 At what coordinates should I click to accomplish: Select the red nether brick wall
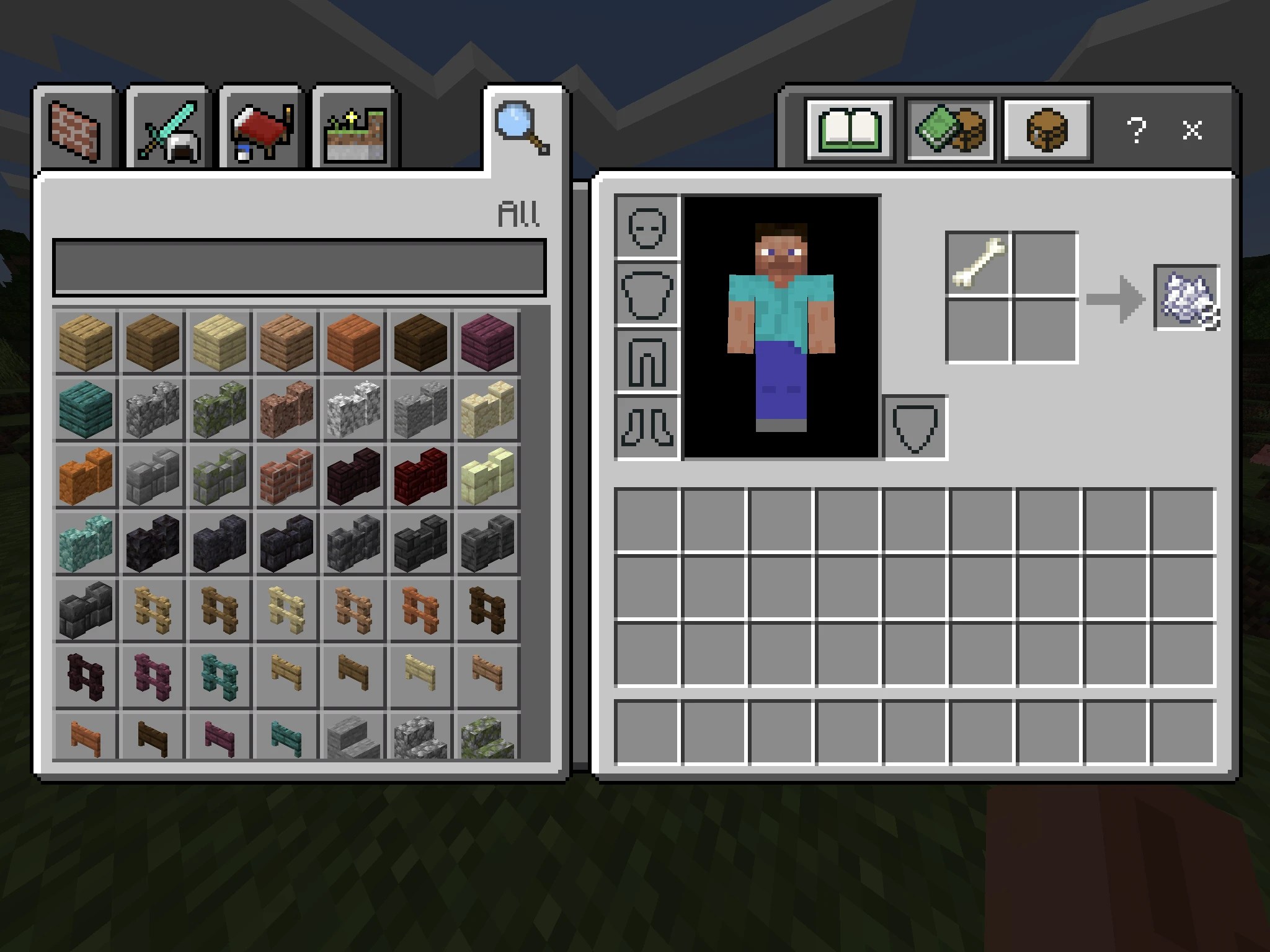[420, 477]
